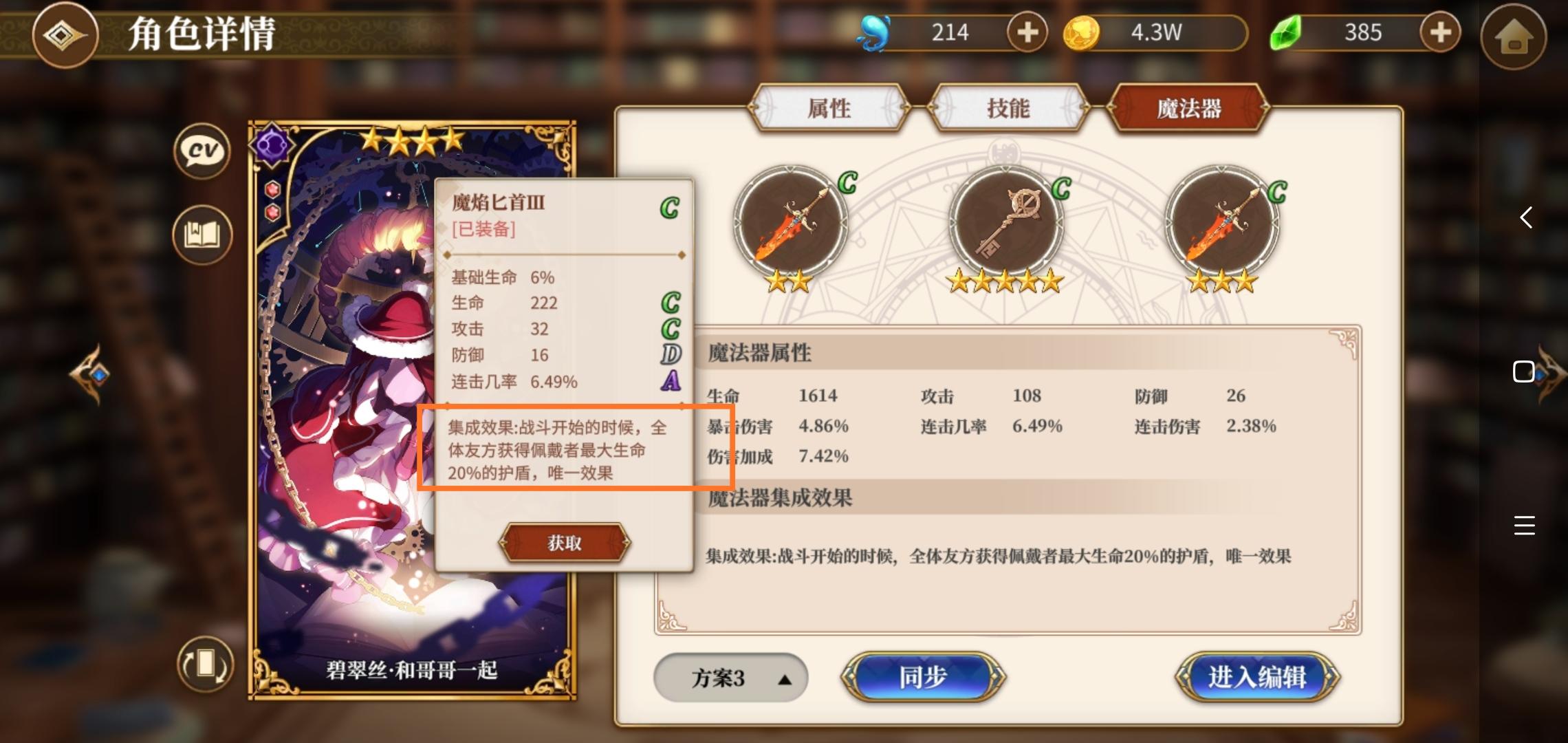Open the 角色详情 emblem icon at top left
The width and height of the screenshot is (1568, 743).
point(65,36)
